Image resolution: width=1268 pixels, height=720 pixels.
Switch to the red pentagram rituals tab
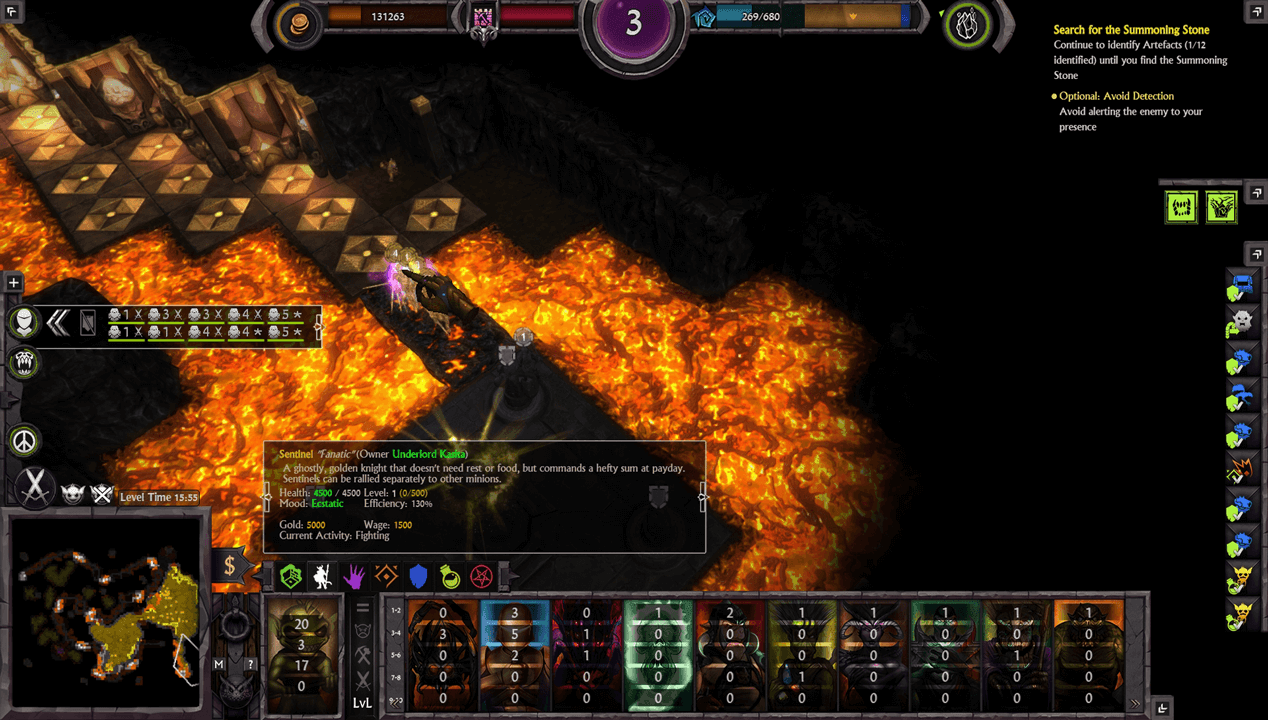click(x=482, y=575)
